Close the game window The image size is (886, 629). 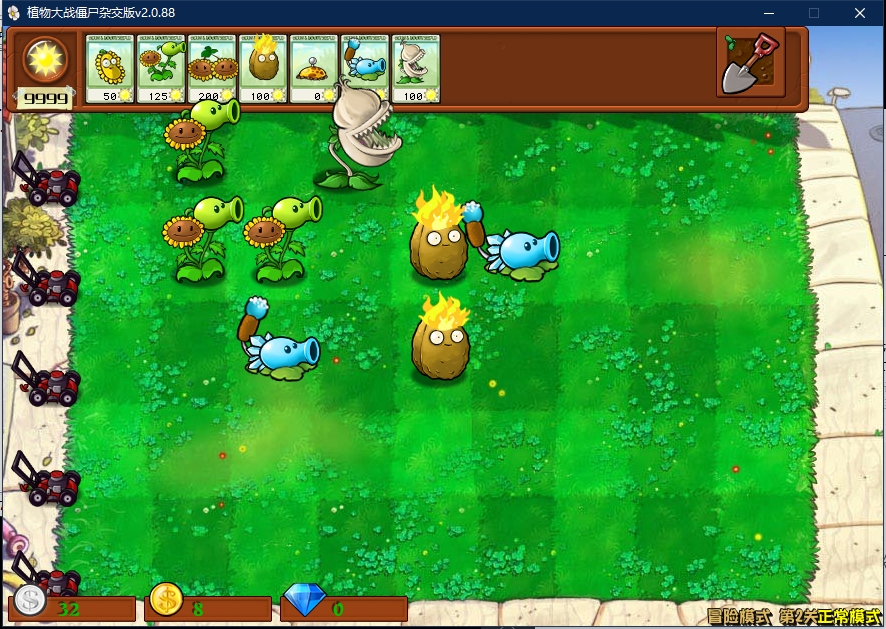tap(860, 13)
